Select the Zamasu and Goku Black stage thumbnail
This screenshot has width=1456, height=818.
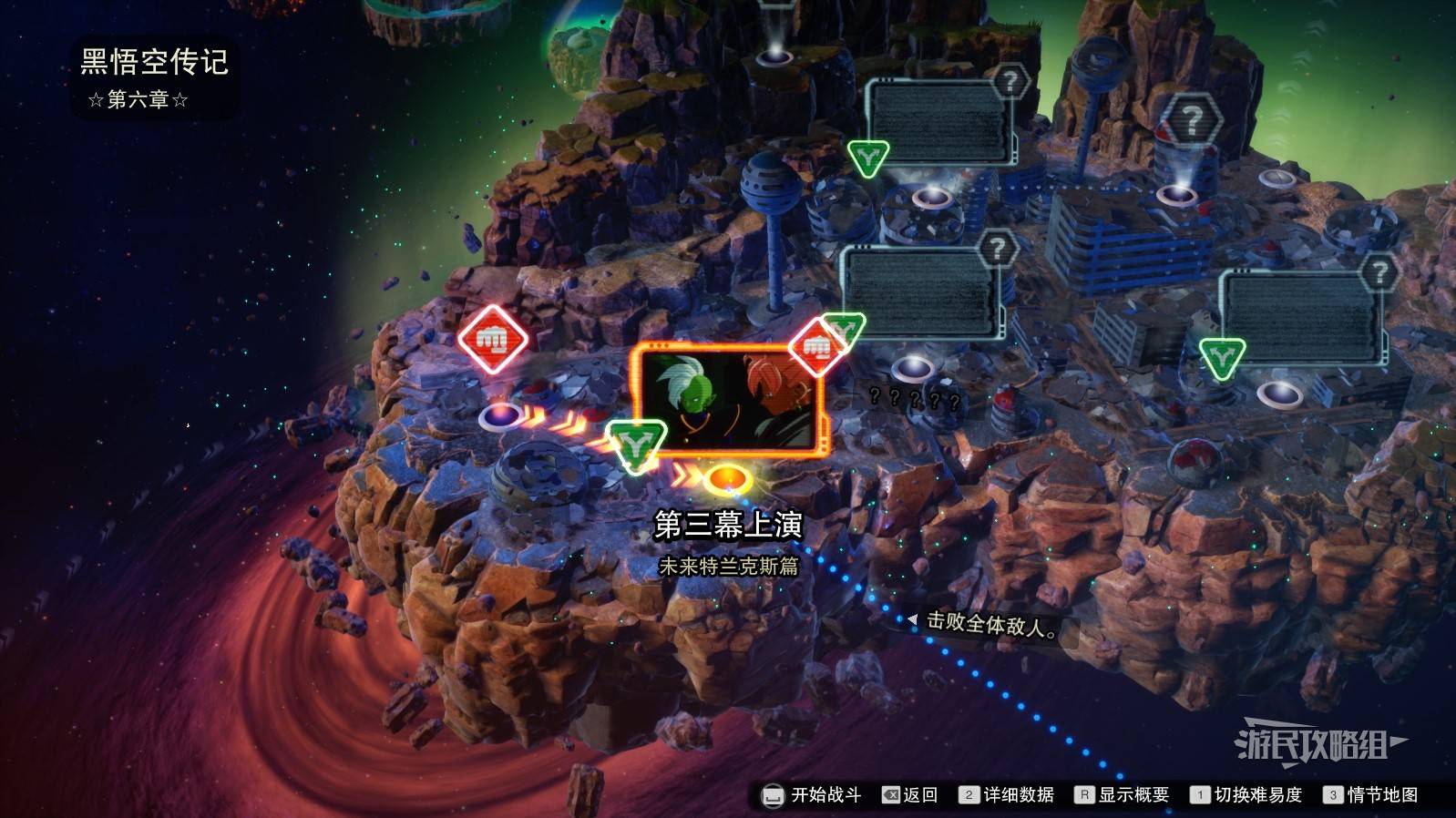[729, 401]
